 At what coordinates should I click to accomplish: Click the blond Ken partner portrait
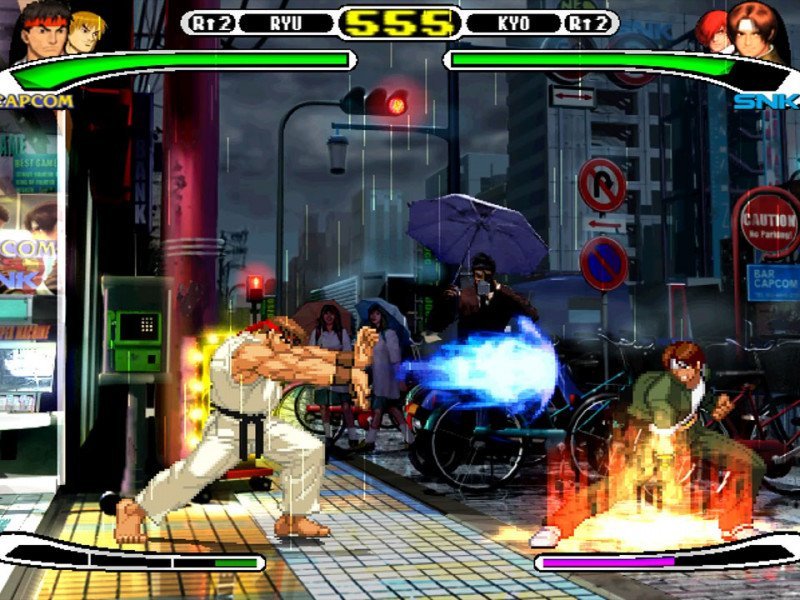click(x=88, y=30)
